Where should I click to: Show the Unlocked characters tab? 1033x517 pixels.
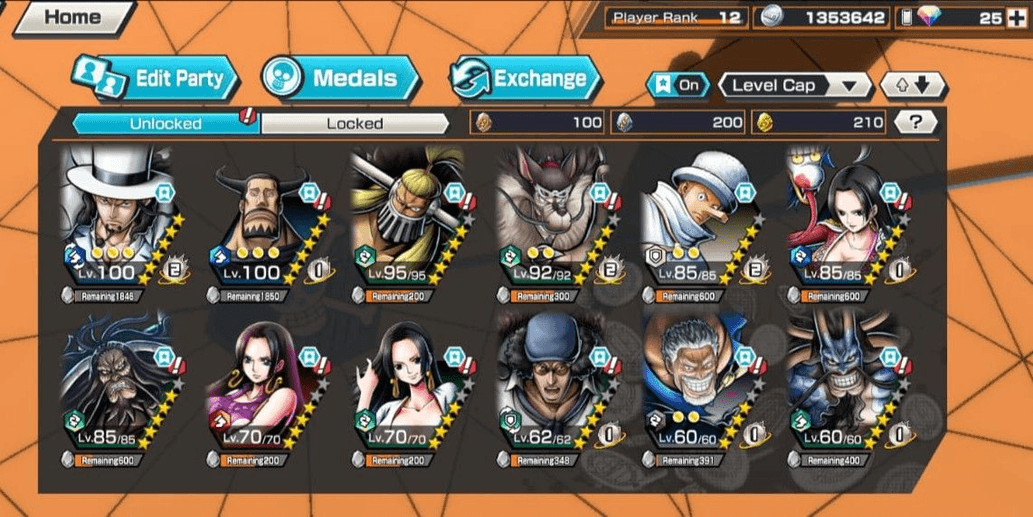pyautogui.click(x=165, y=123)
